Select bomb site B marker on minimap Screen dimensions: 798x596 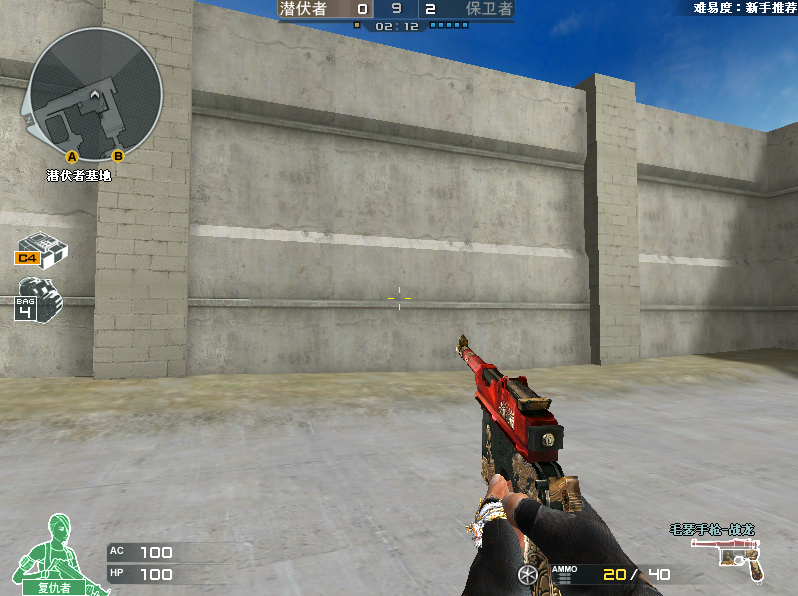click(118, 155)
